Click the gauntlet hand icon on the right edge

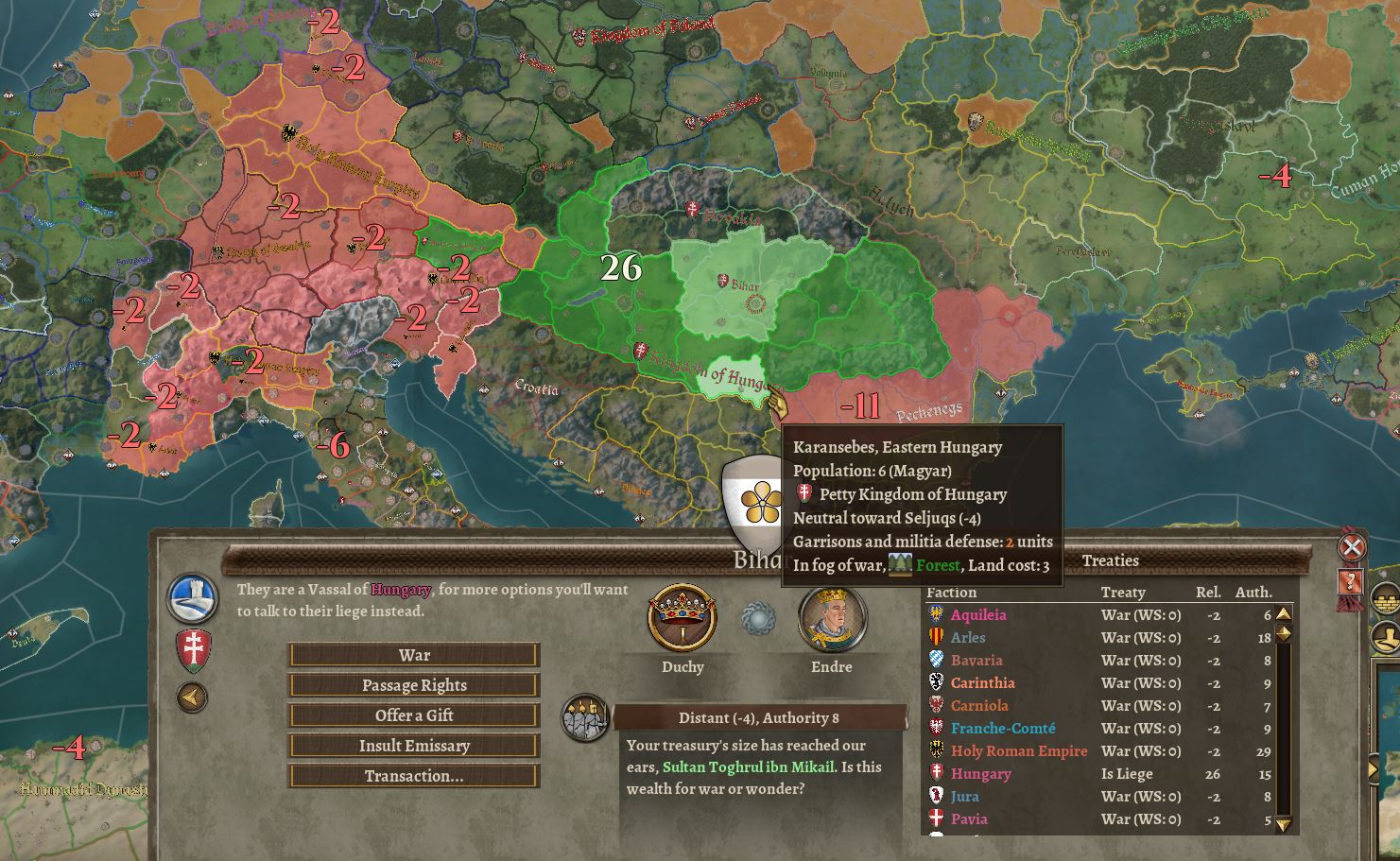pyautogui.click(x=1386, y=636)
